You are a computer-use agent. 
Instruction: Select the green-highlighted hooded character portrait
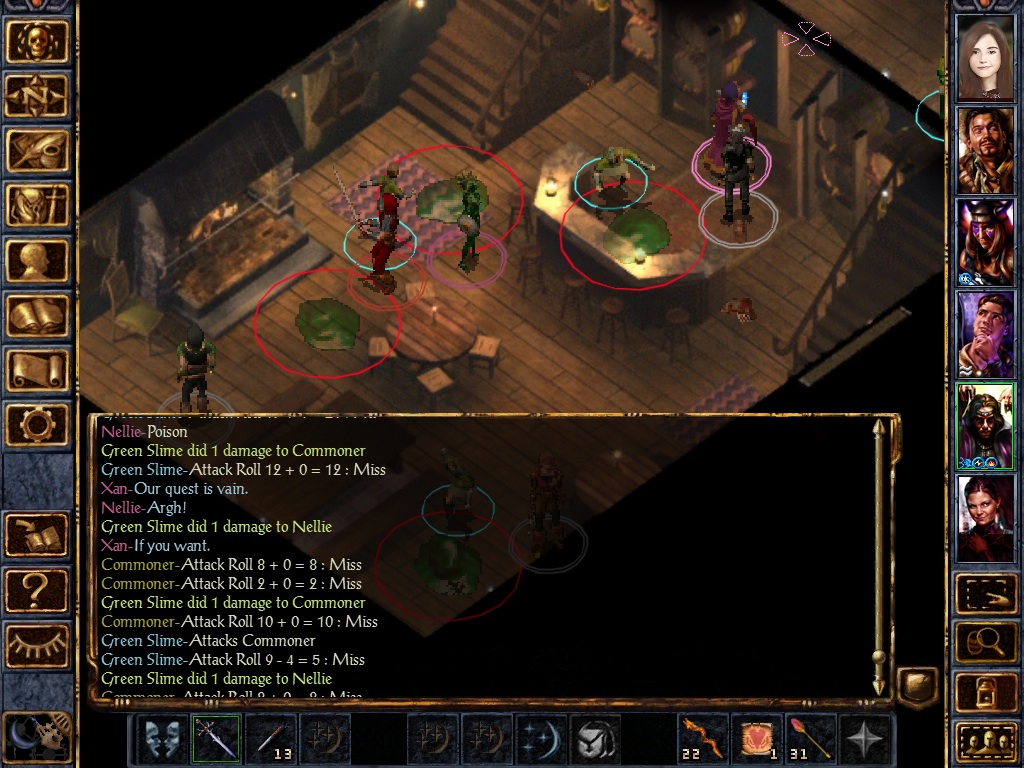tap(985, 426)
